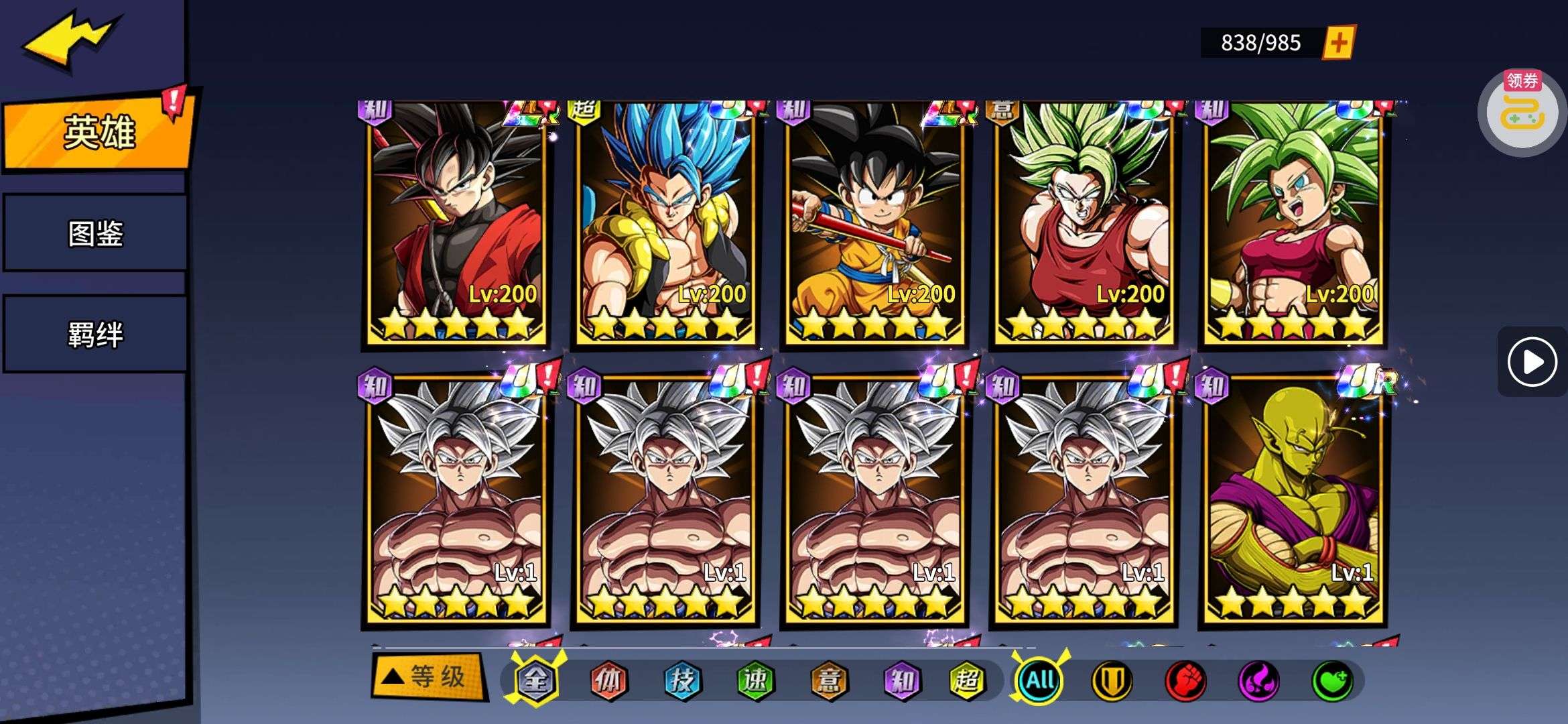This screenshot has height=724, width=1568.
Task: Open the 图鉴 collection tab
Action: (x=95, y=233)
